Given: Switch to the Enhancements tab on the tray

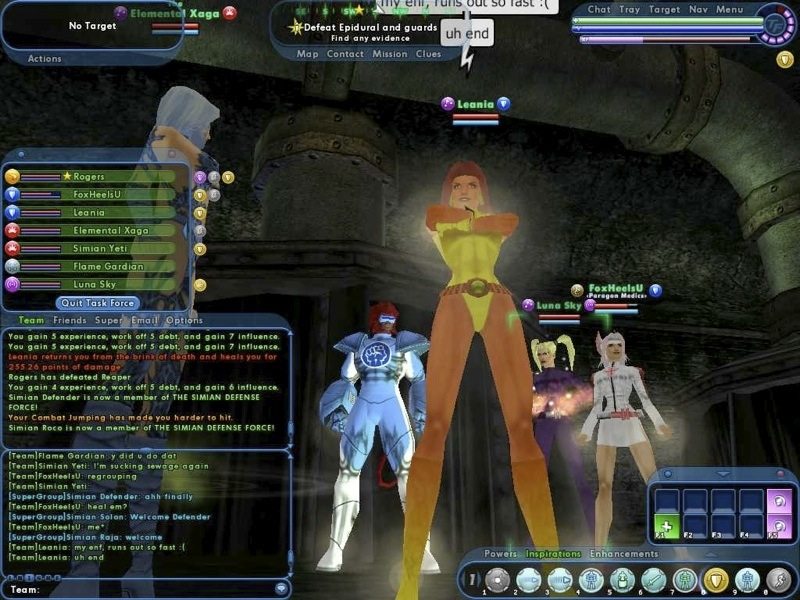Looking at the screenshot, I should [624, 554].
